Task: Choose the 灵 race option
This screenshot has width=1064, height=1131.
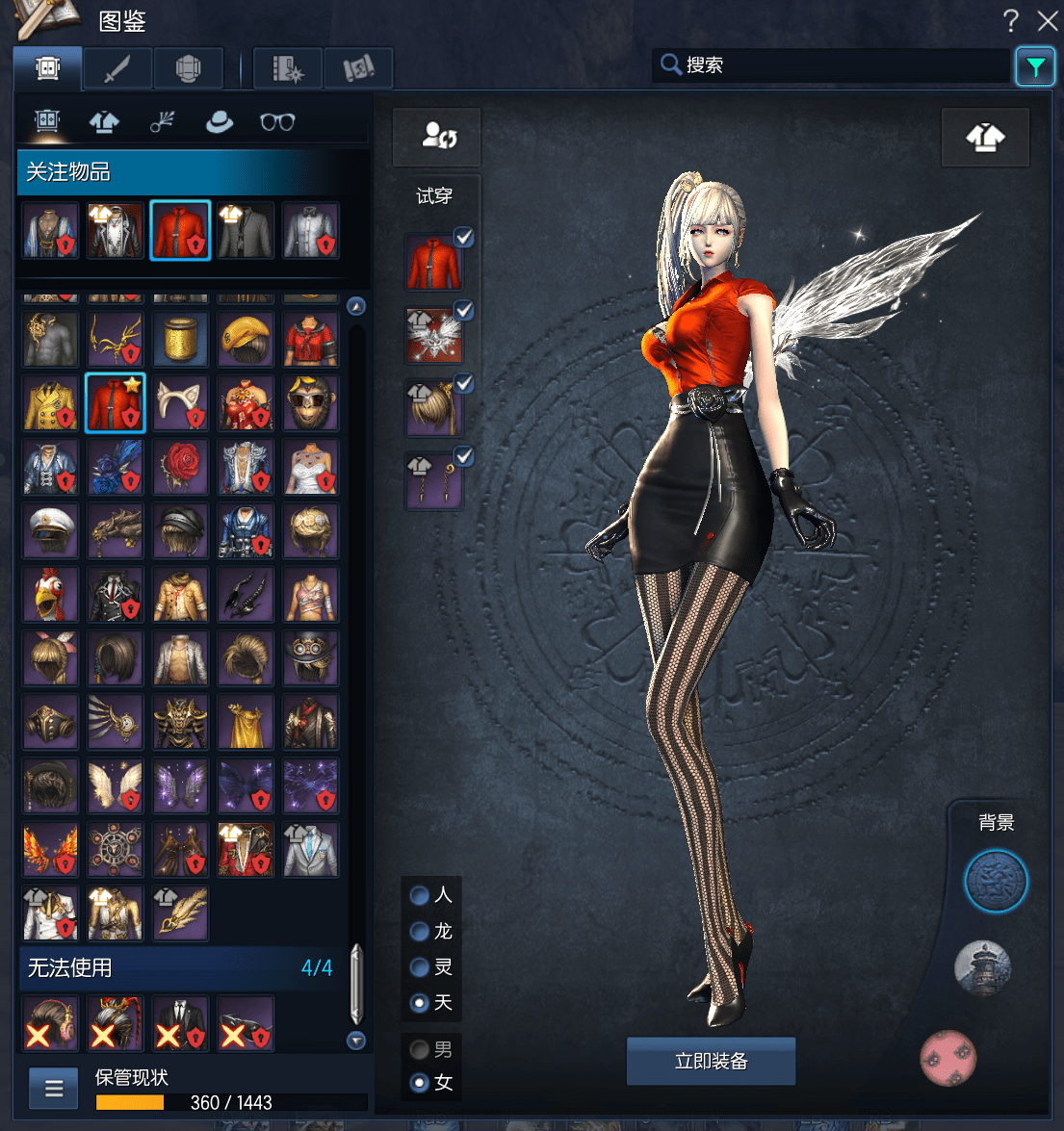Action: [420, 967]
